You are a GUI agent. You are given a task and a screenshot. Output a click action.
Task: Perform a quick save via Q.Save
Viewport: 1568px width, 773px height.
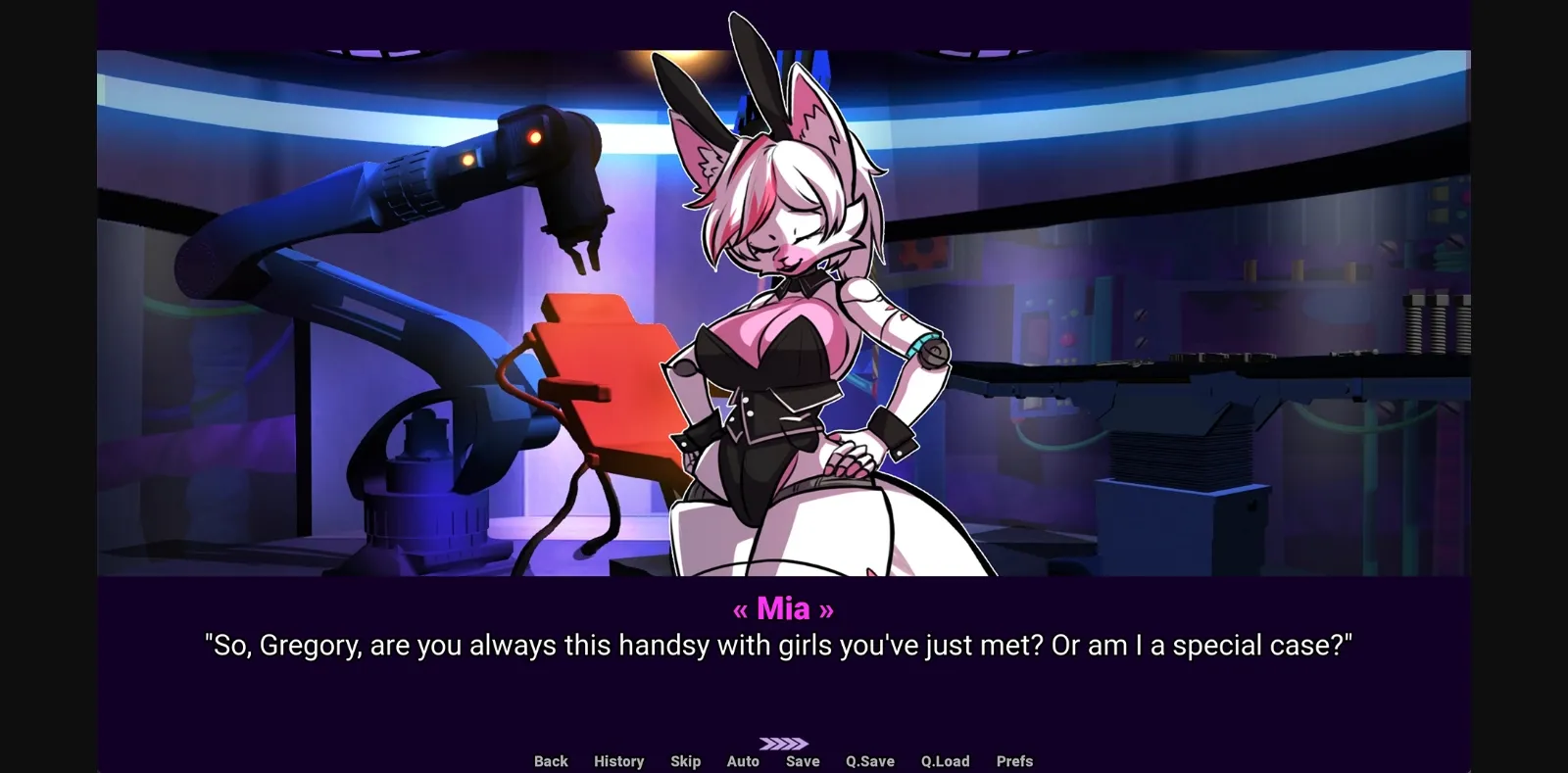868,760
